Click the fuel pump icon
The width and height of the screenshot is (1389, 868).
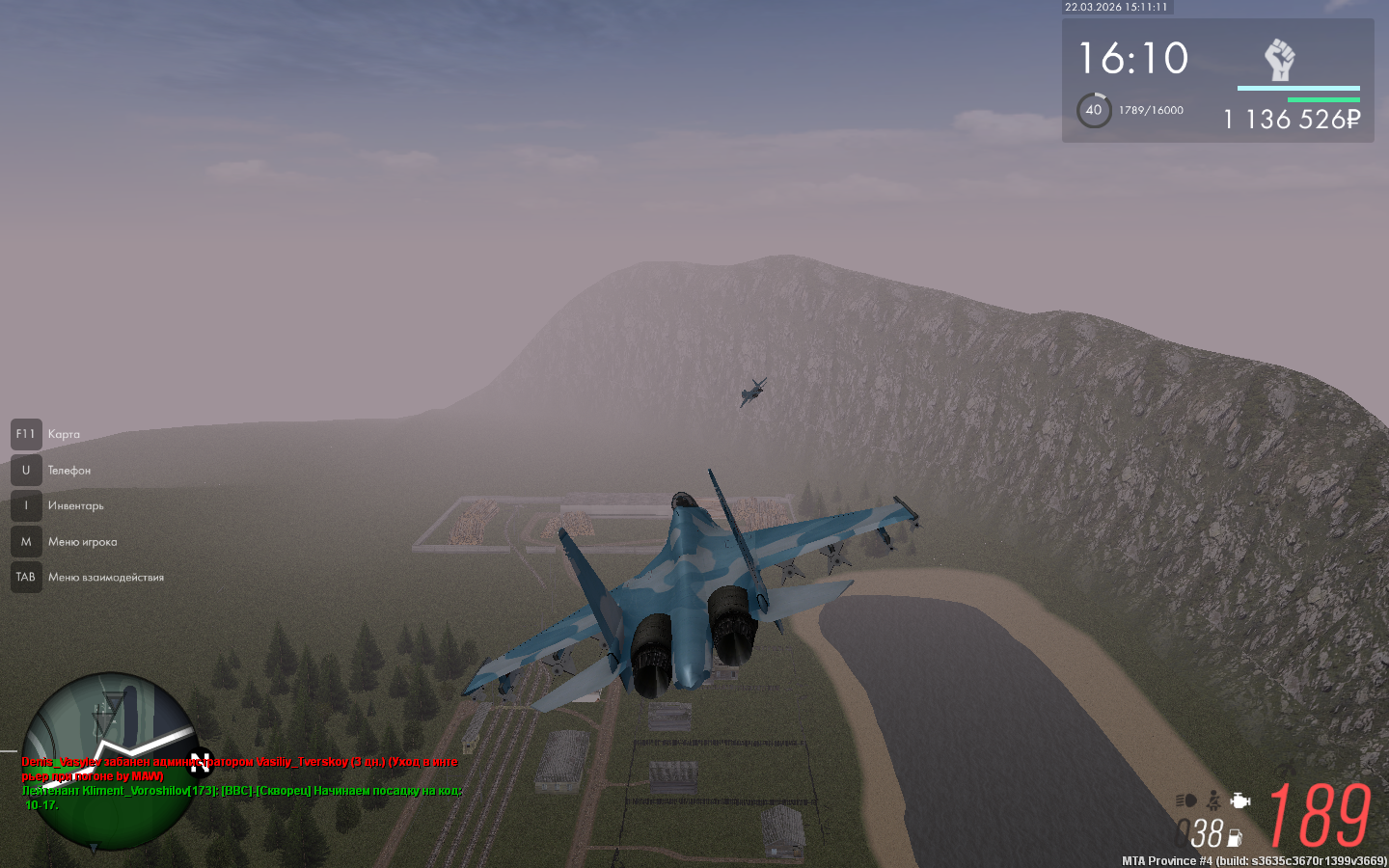click(1235, 838)
